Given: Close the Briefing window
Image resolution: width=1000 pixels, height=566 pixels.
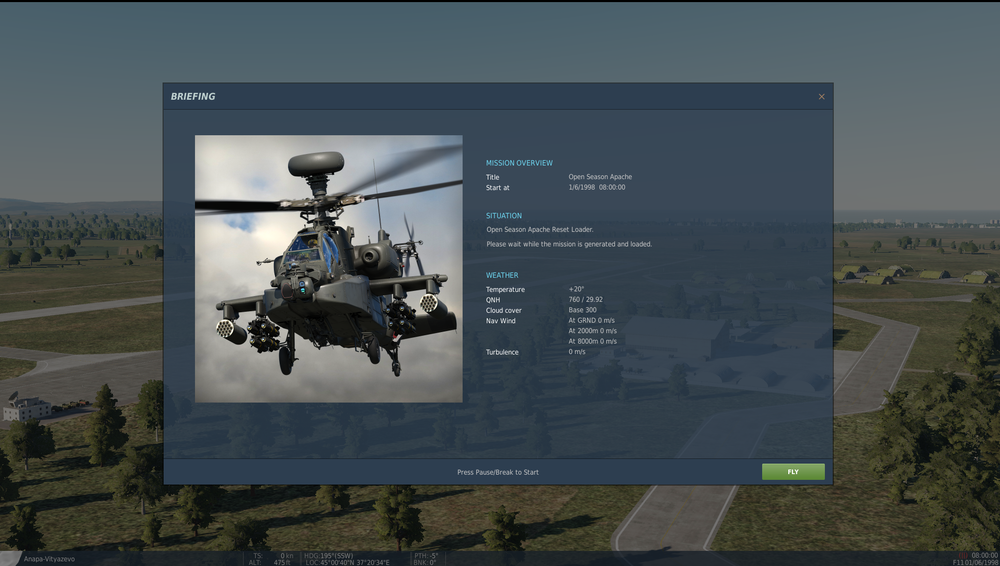Looking at the screenshot, I should (x=822, y=97).
